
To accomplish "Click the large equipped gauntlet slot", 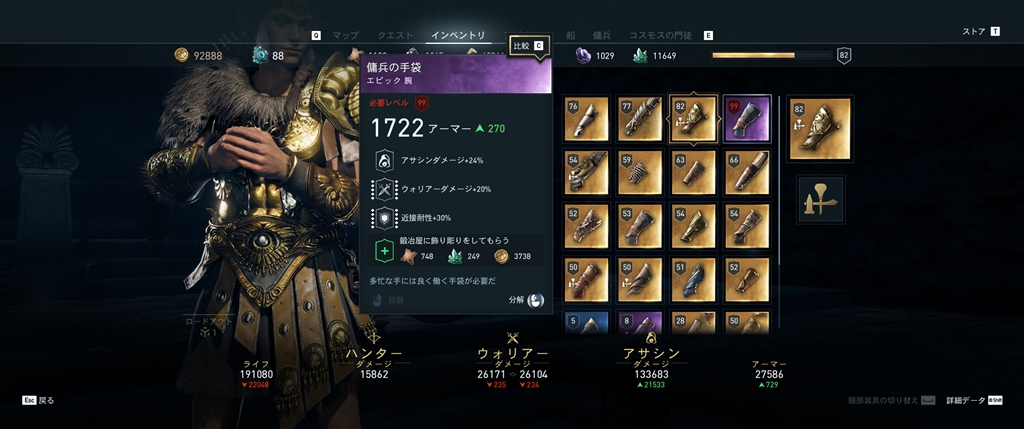I will click(820, 128).
